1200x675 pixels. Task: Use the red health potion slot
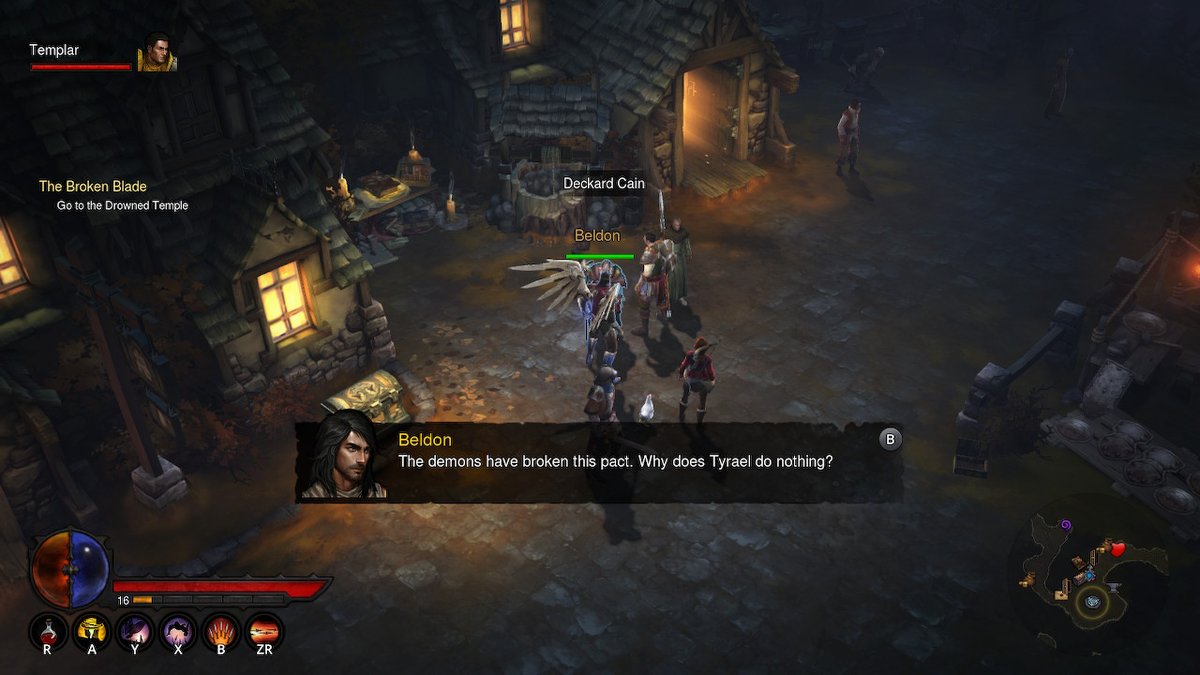coord(47,630)
